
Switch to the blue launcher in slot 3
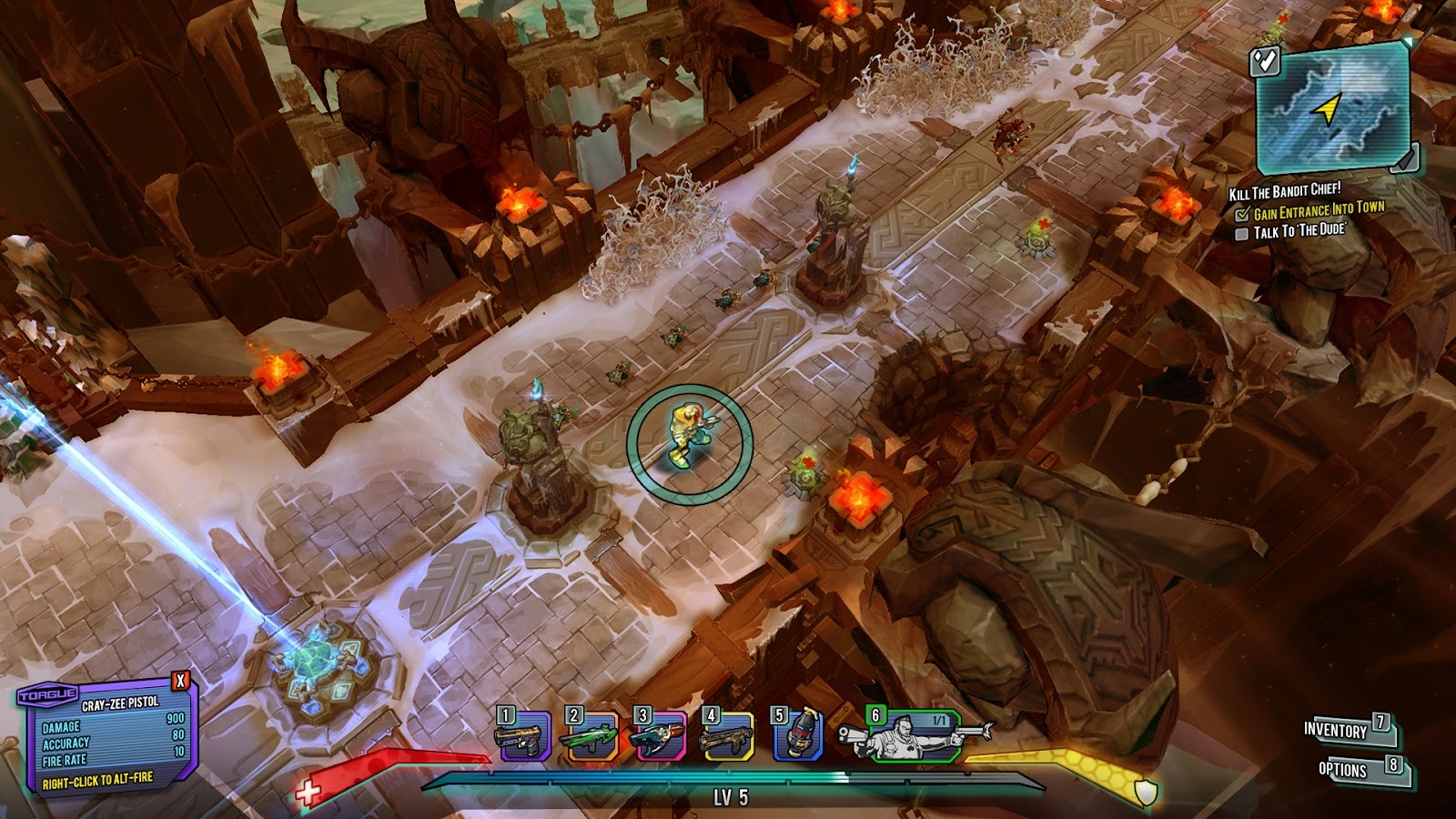point(660,737)
